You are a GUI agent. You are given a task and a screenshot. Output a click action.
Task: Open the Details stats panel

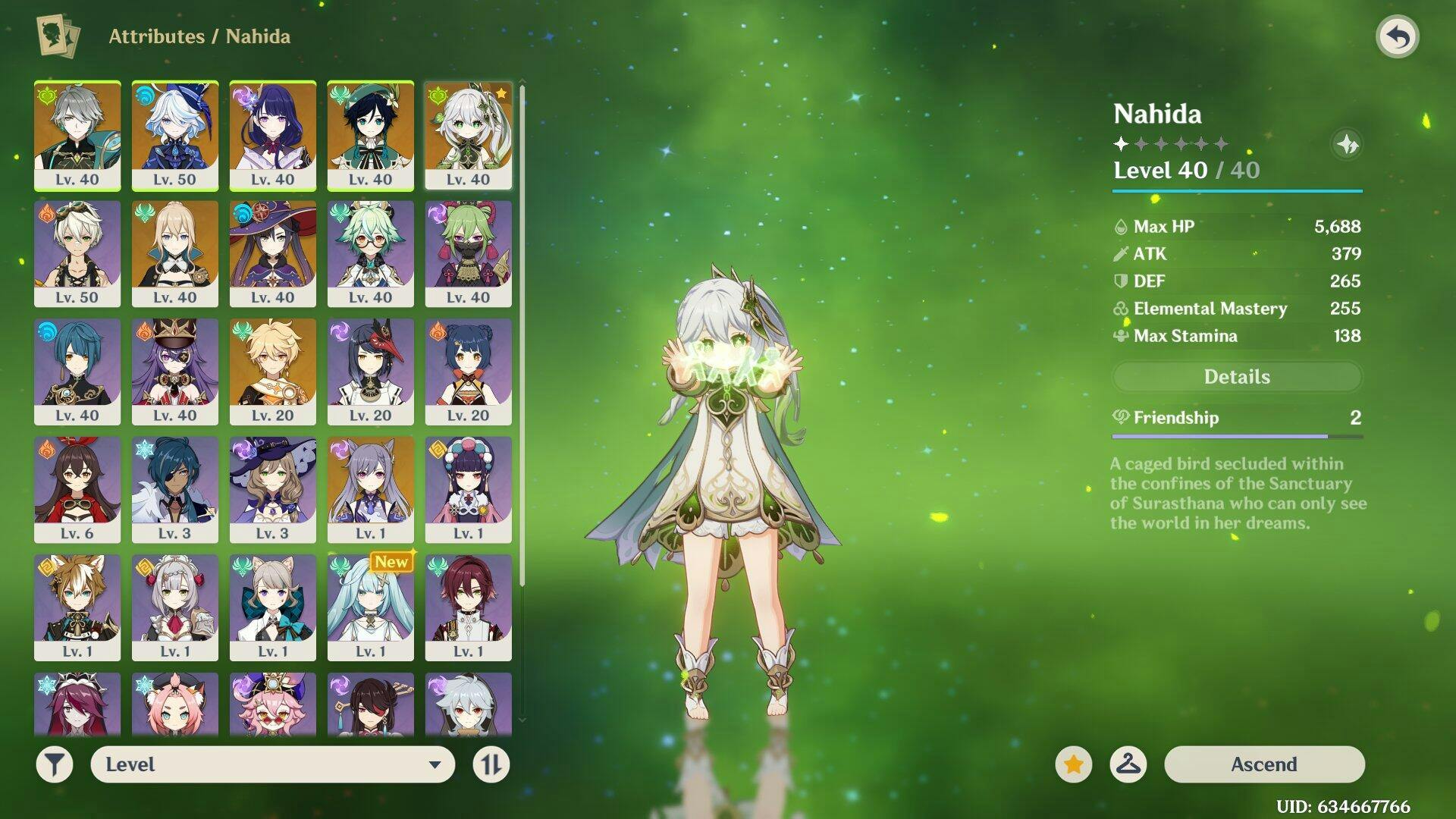1237,377
